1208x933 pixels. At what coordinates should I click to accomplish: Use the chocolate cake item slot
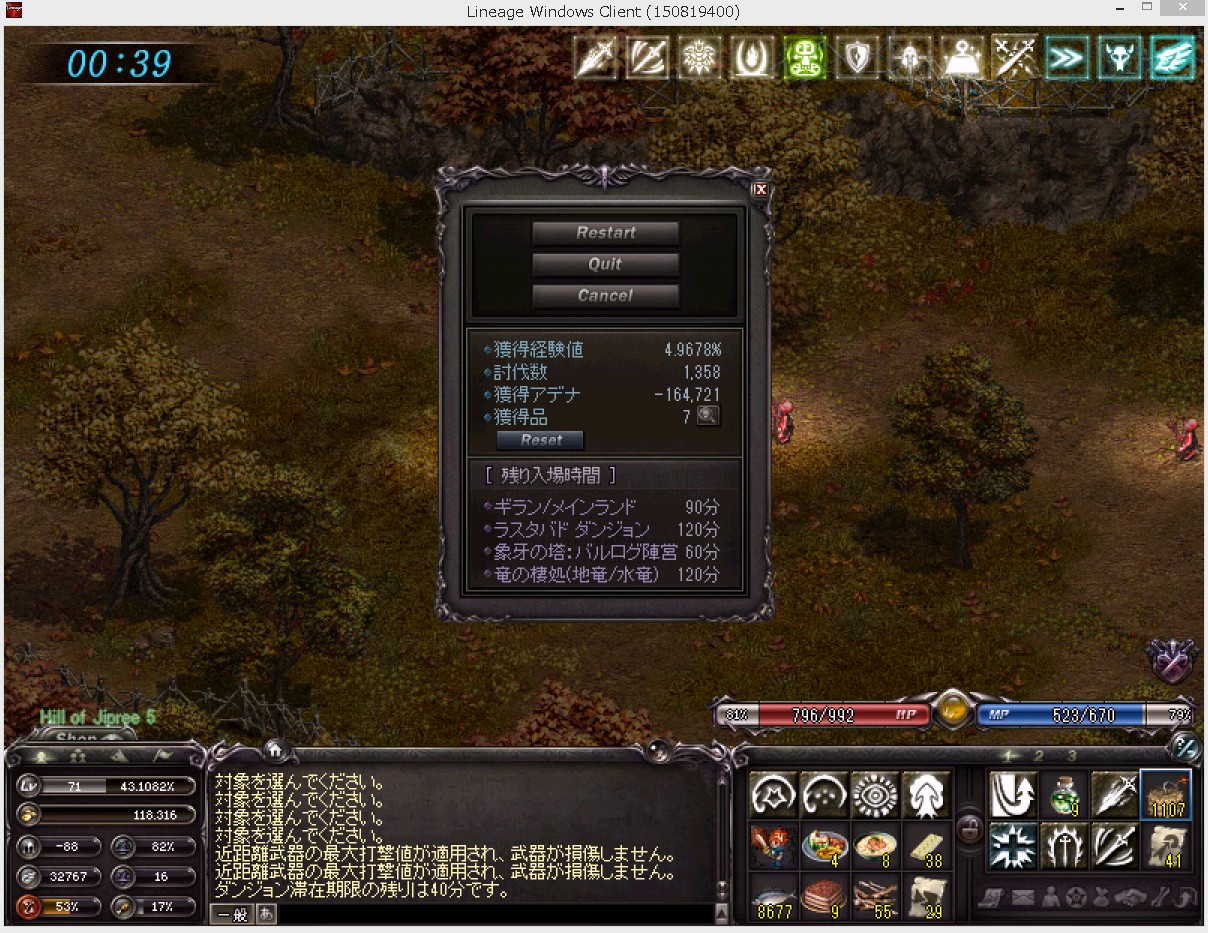click(826, 897)
